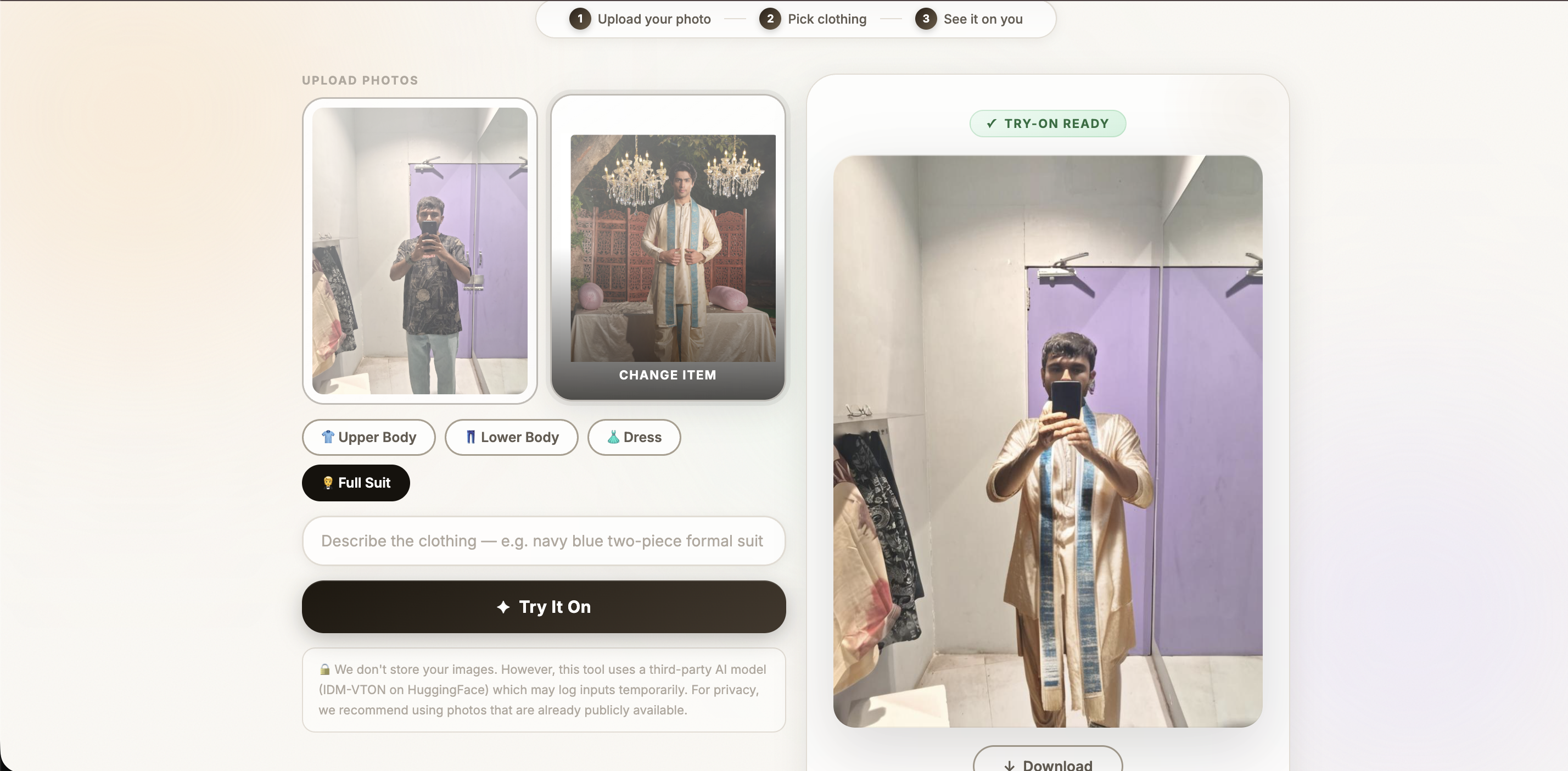Click the clothing description input field
This screenshot has height=771, width=1568.
tap(543, 541)
